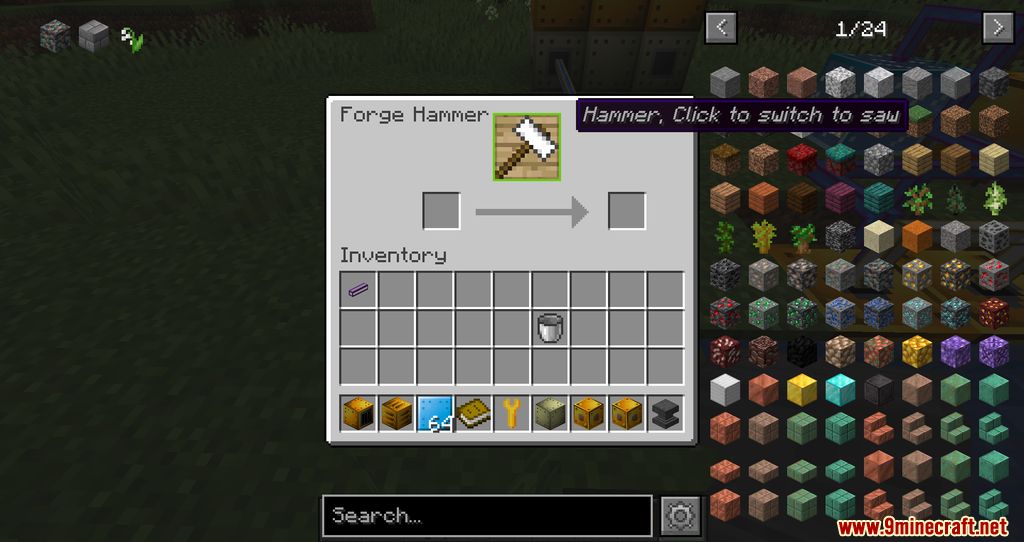Select the purple rod in the inventory
Image resolution: width=1024 pixels, height=542 pixels.
[358, 290]
